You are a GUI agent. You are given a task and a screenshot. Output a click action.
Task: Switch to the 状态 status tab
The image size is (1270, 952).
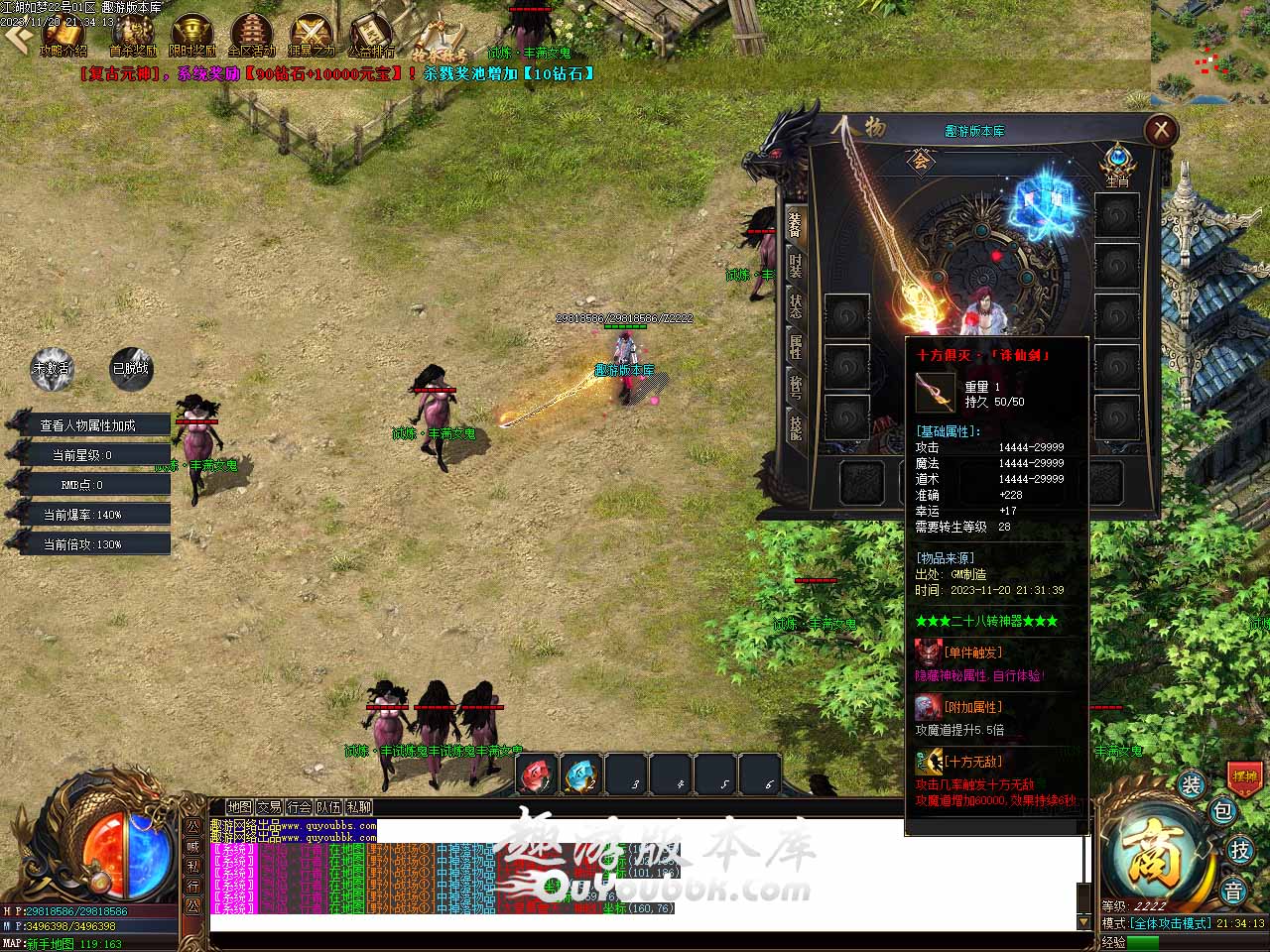(x=795, y=305)
